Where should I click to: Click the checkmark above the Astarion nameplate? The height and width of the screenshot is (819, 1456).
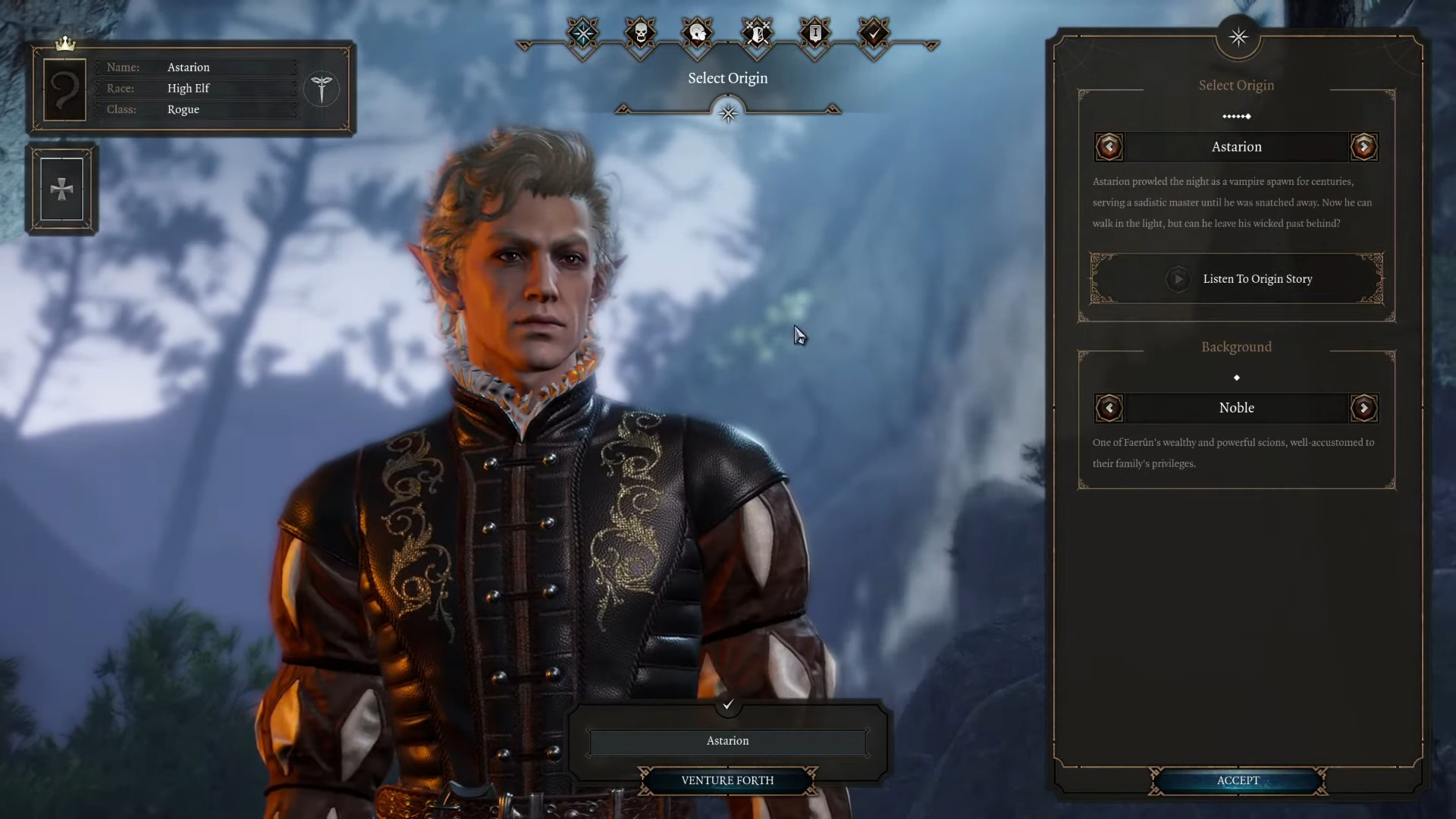(727, 705)
